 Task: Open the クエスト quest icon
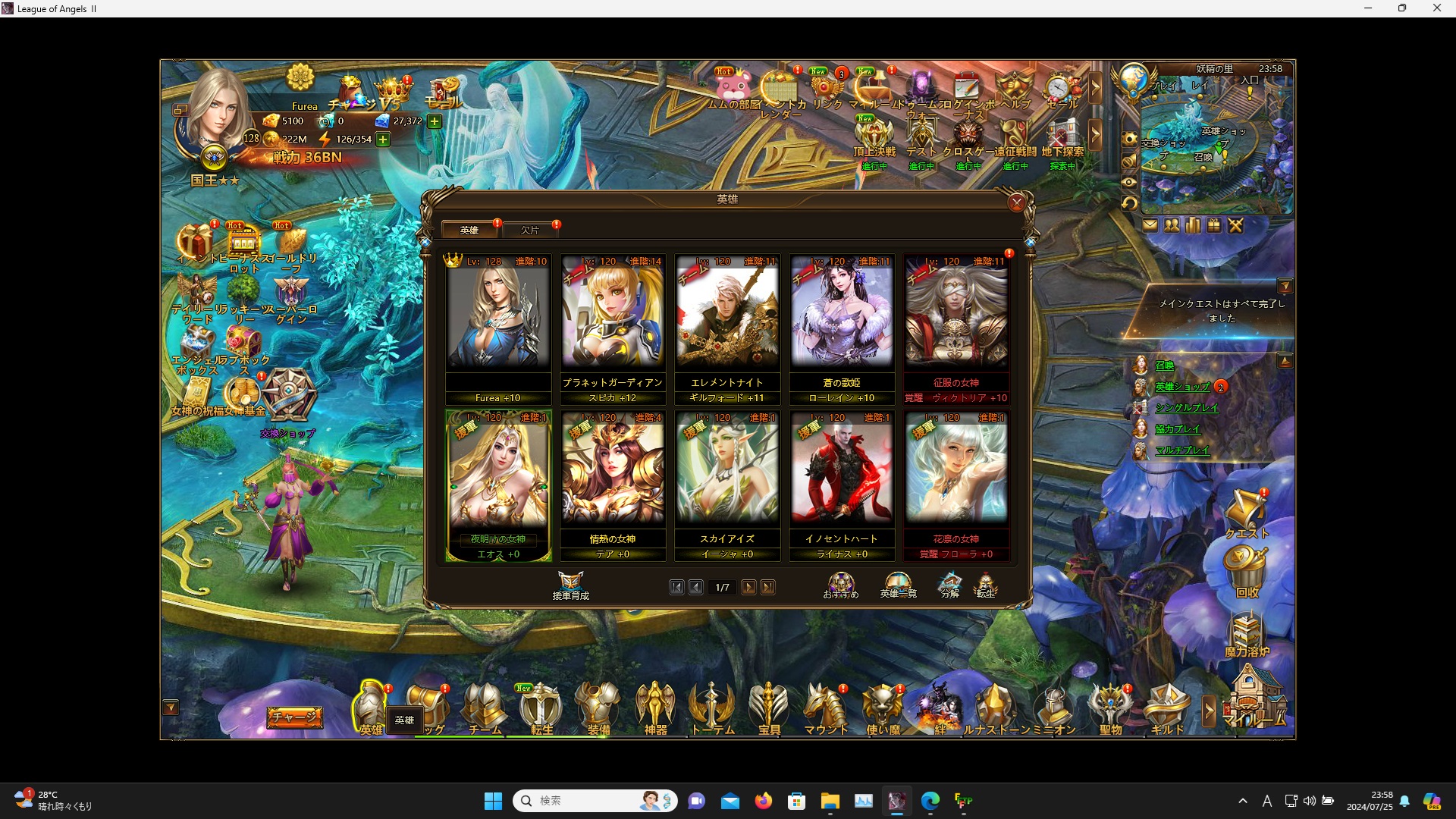pos(1246,514)
